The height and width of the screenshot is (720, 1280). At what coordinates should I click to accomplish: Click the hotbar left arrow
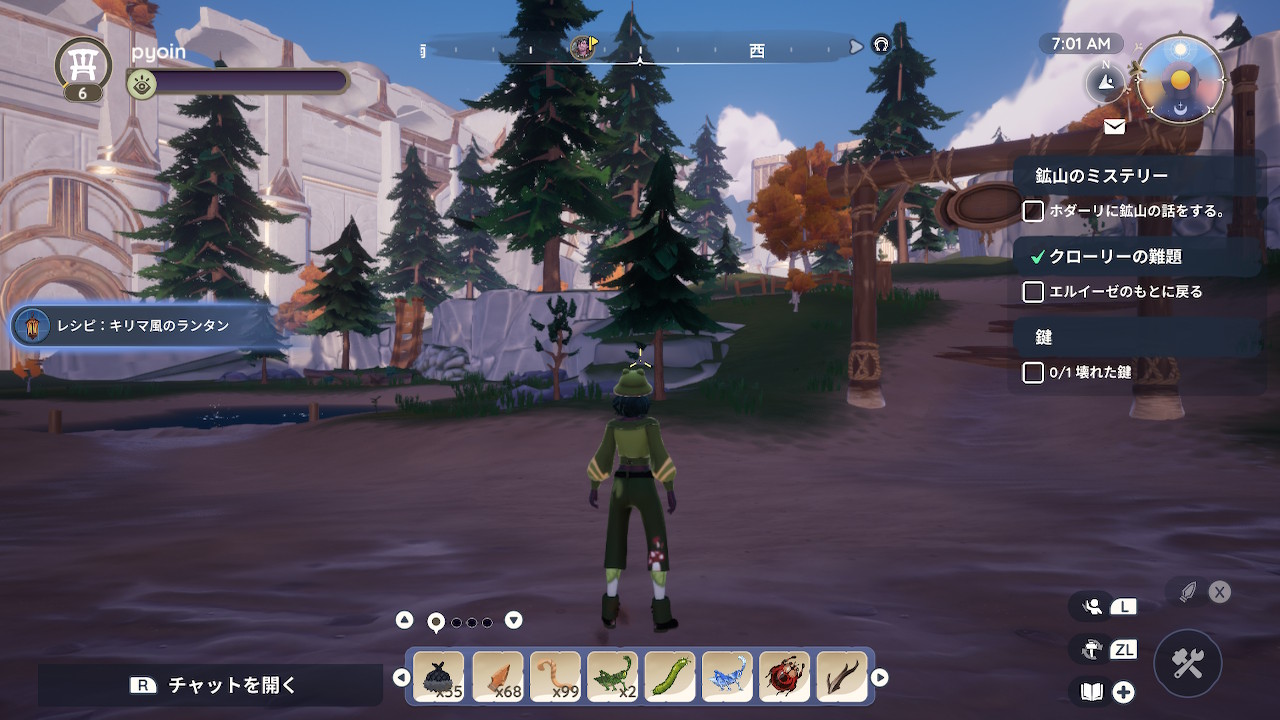point(401,678)
